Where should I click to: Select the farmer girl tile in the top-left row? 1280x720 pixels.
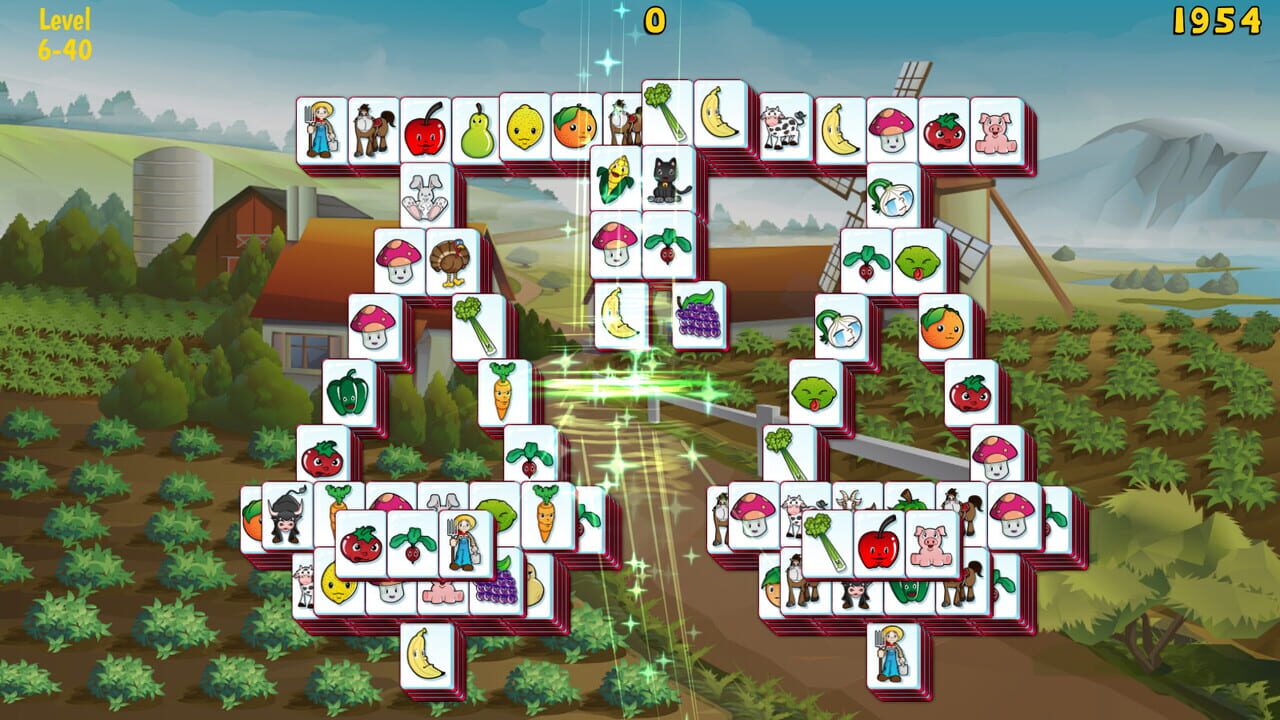point(322,131)
